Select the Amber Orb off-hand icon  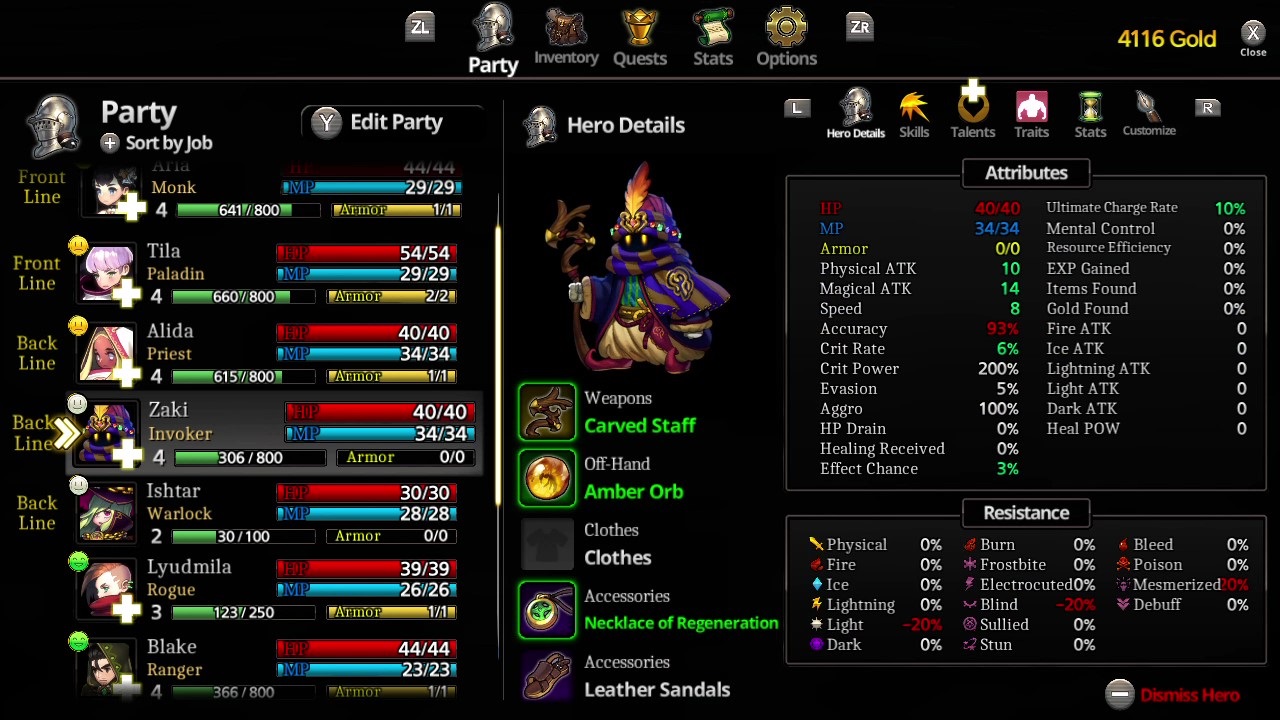pyautogui.click(x=546, y=477)
